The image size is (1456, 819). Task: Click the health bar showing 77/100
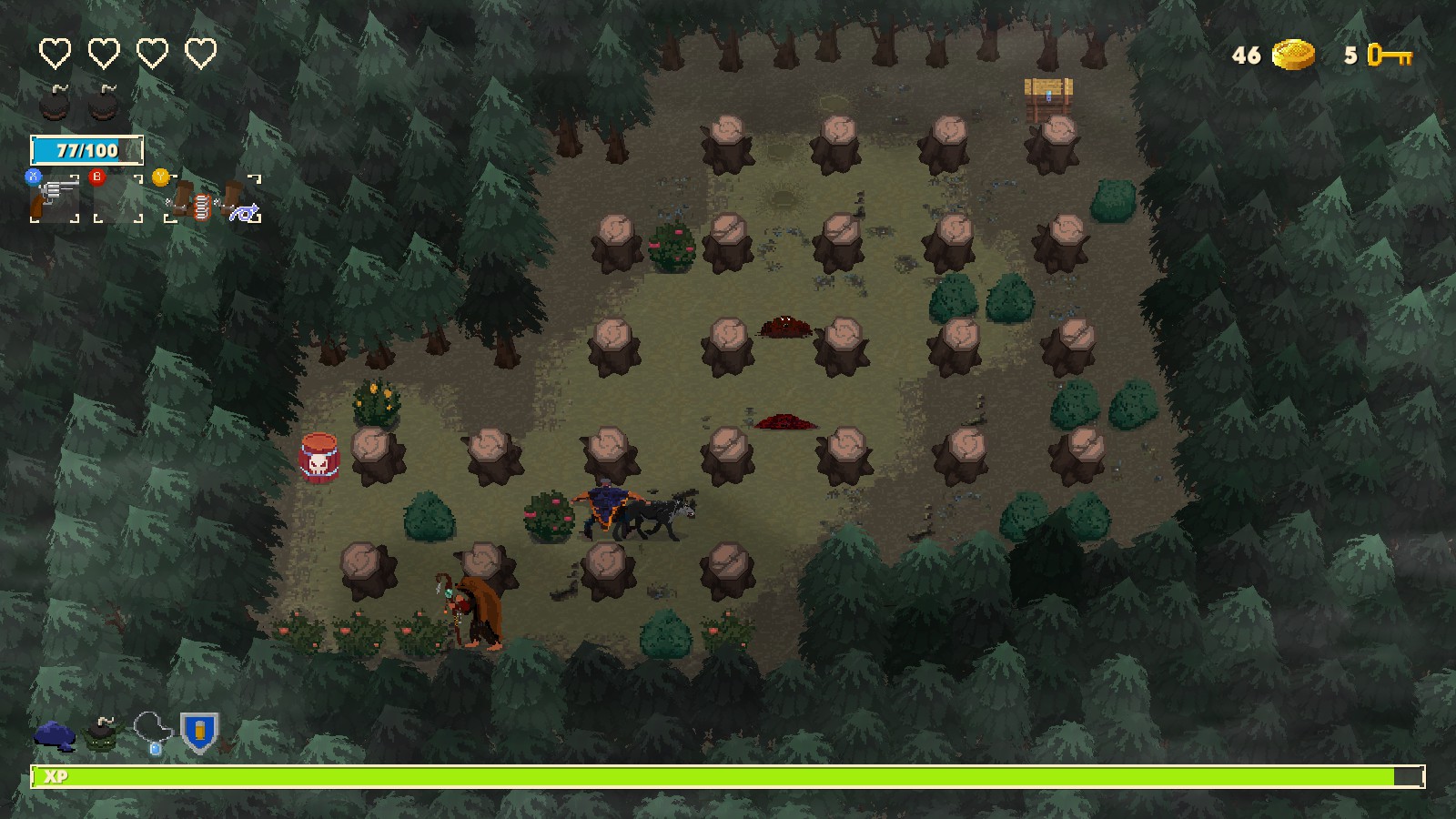point(88,149)
